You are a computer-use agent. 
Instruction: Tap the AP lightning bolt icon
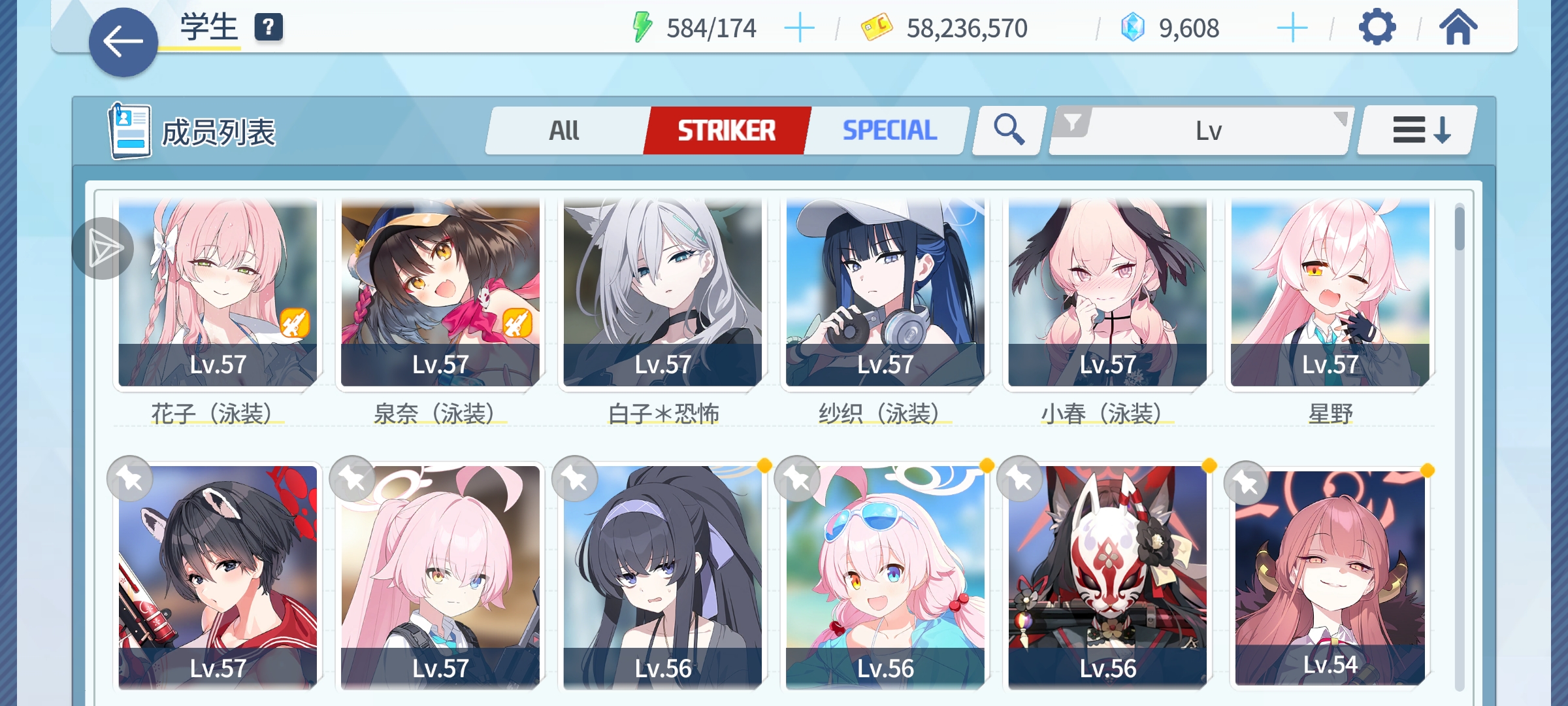(643, 27)
